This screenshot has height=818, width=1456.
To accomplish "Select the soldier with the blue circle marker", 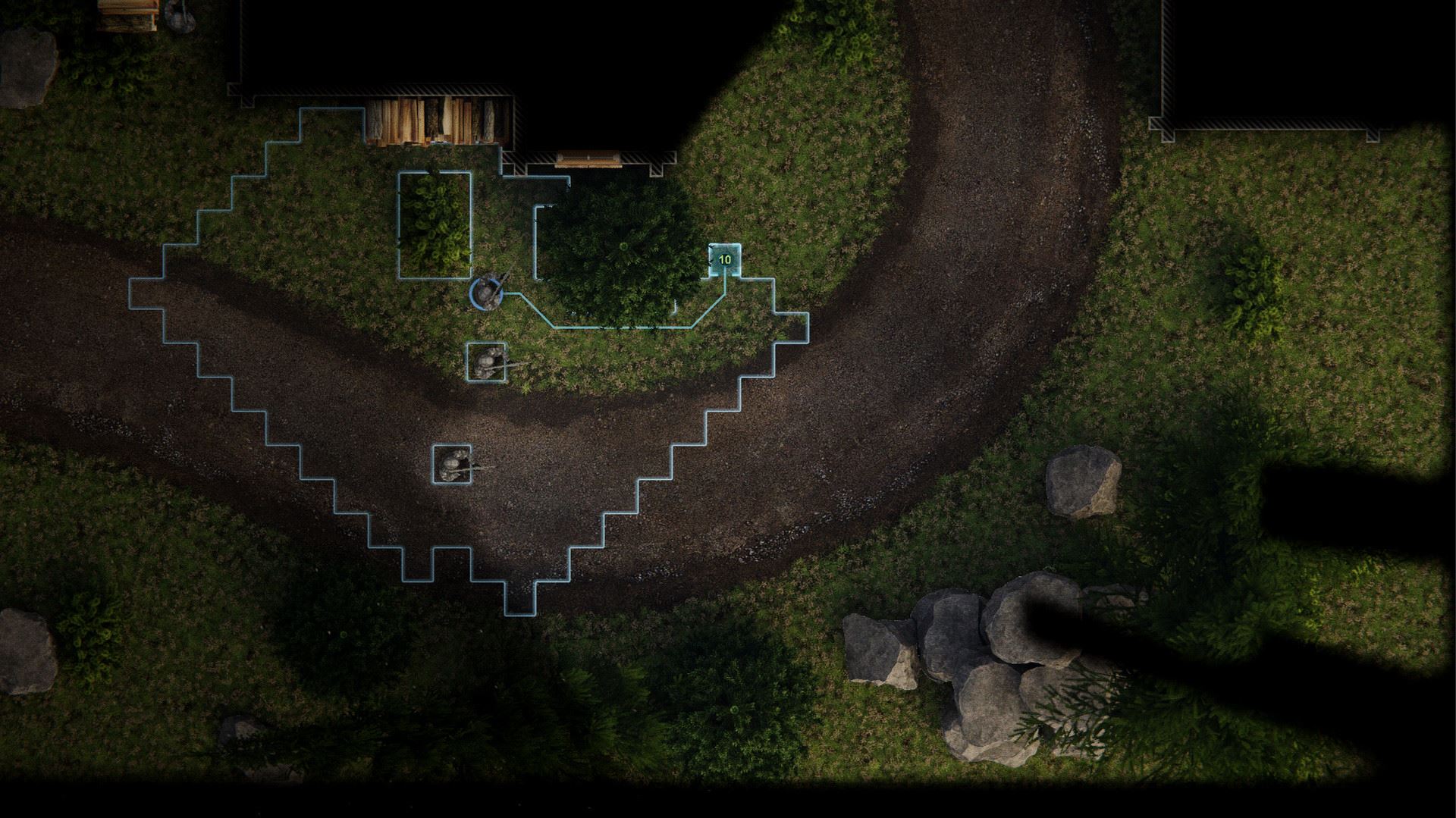I will coord(487,293).
